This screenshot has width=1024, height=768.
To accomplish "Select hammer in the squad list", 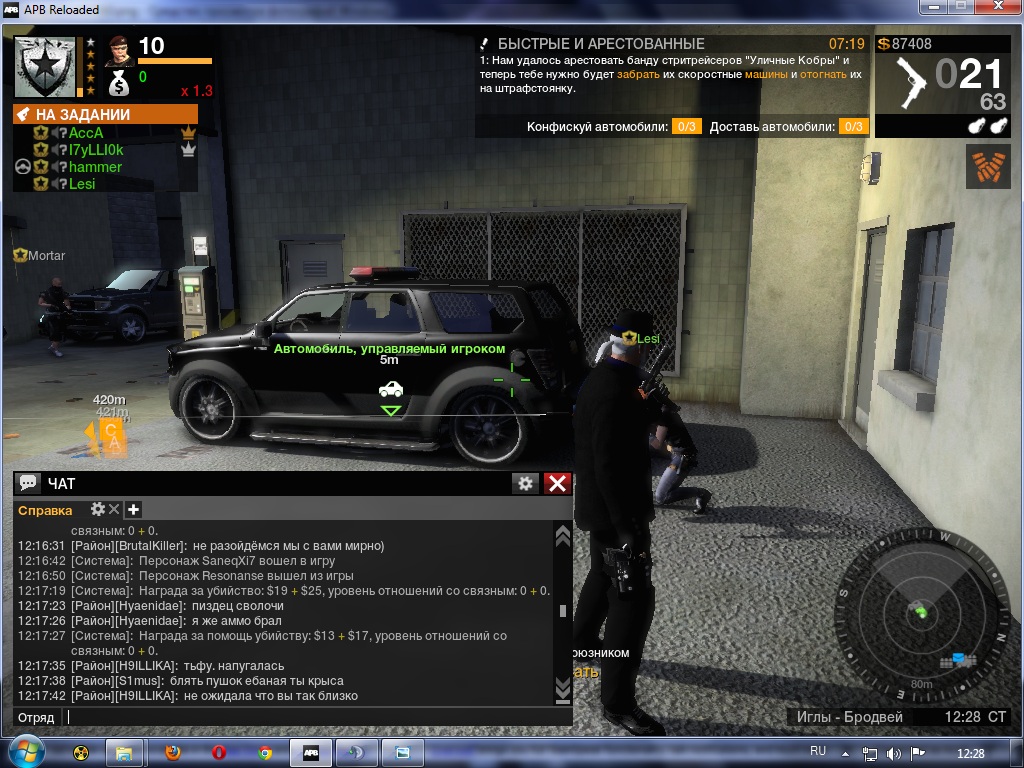I will (x=95, y=167).
